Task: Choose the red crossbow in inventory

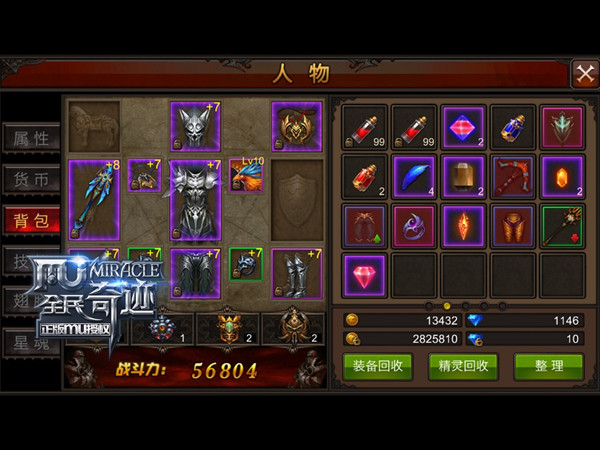Action: [x=513, y=176]
